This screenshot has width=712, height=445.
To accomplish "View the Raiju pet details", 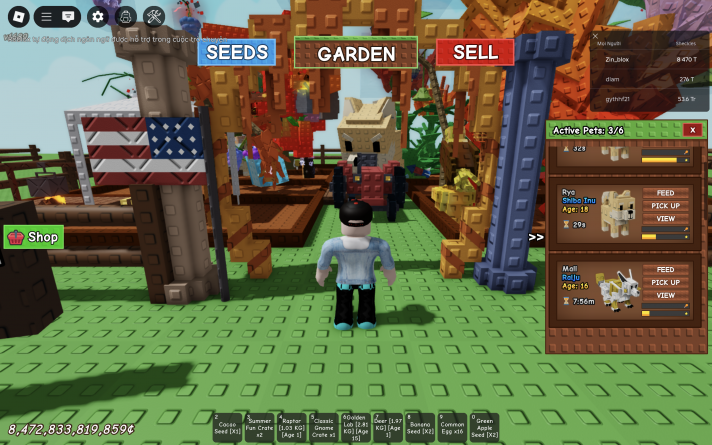I will coord(665,295).
